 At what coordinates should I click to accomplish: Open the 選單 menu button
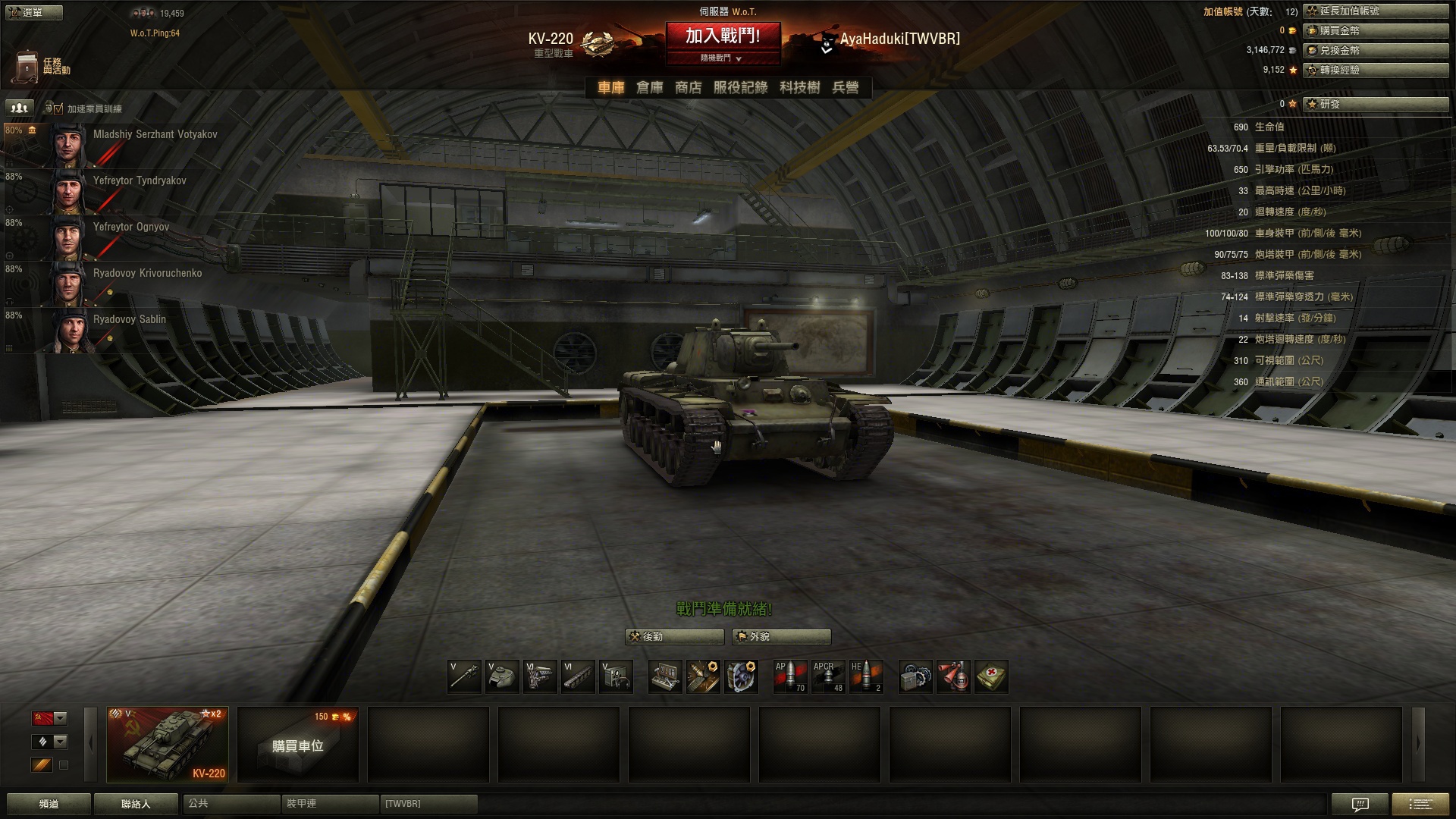[33, 12]
